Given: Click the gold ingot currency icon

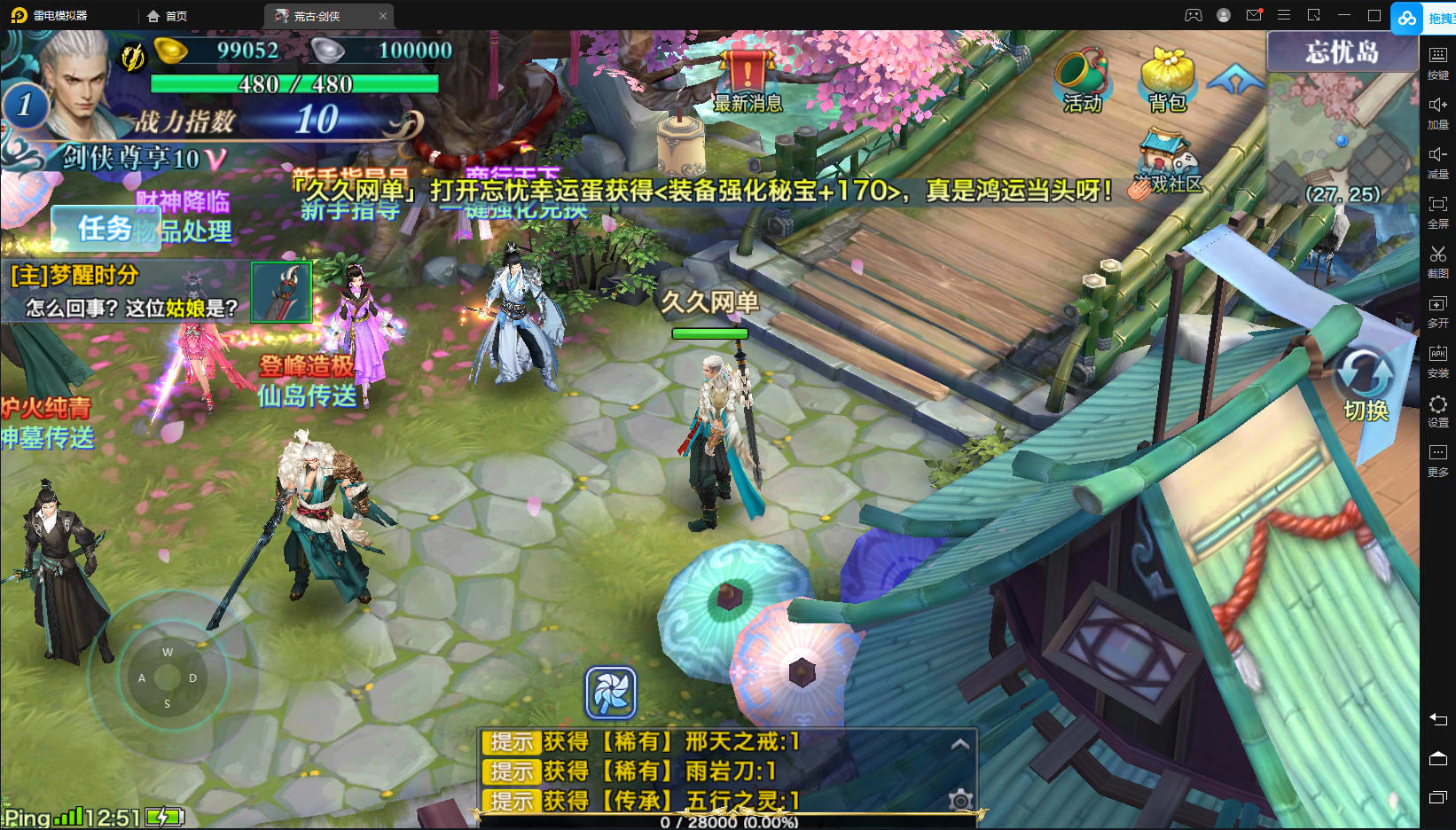Looking at the screenshot, I should click(171, 51).
